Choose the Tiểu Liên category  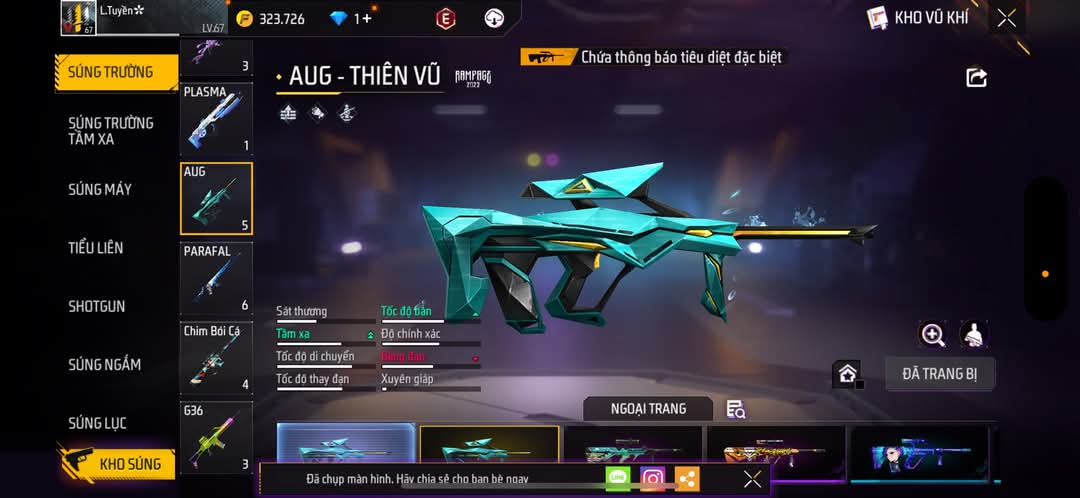(x=96, y=248)
